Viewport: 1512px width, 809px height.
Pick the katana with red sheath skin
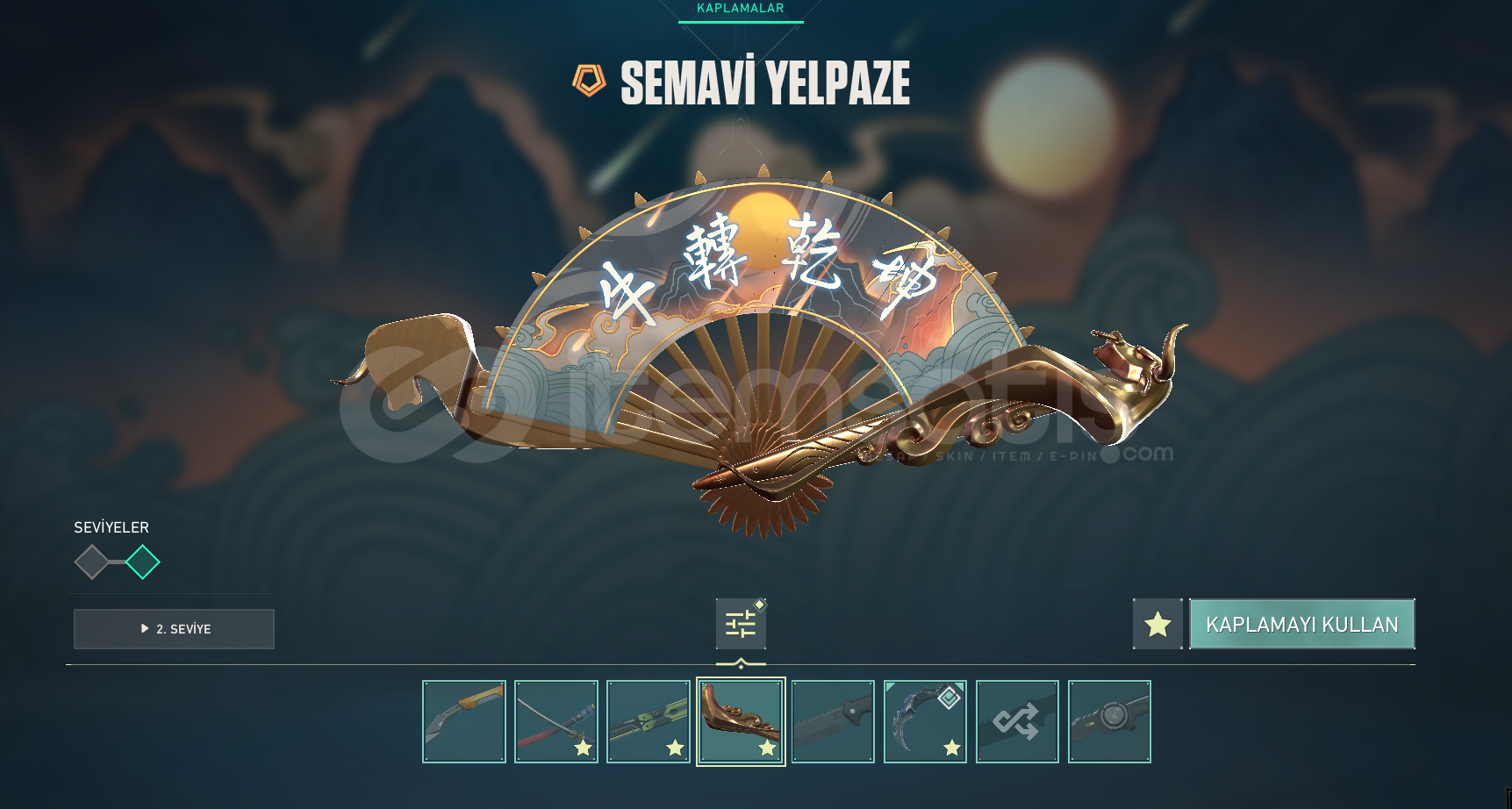(x=556, y=721)
